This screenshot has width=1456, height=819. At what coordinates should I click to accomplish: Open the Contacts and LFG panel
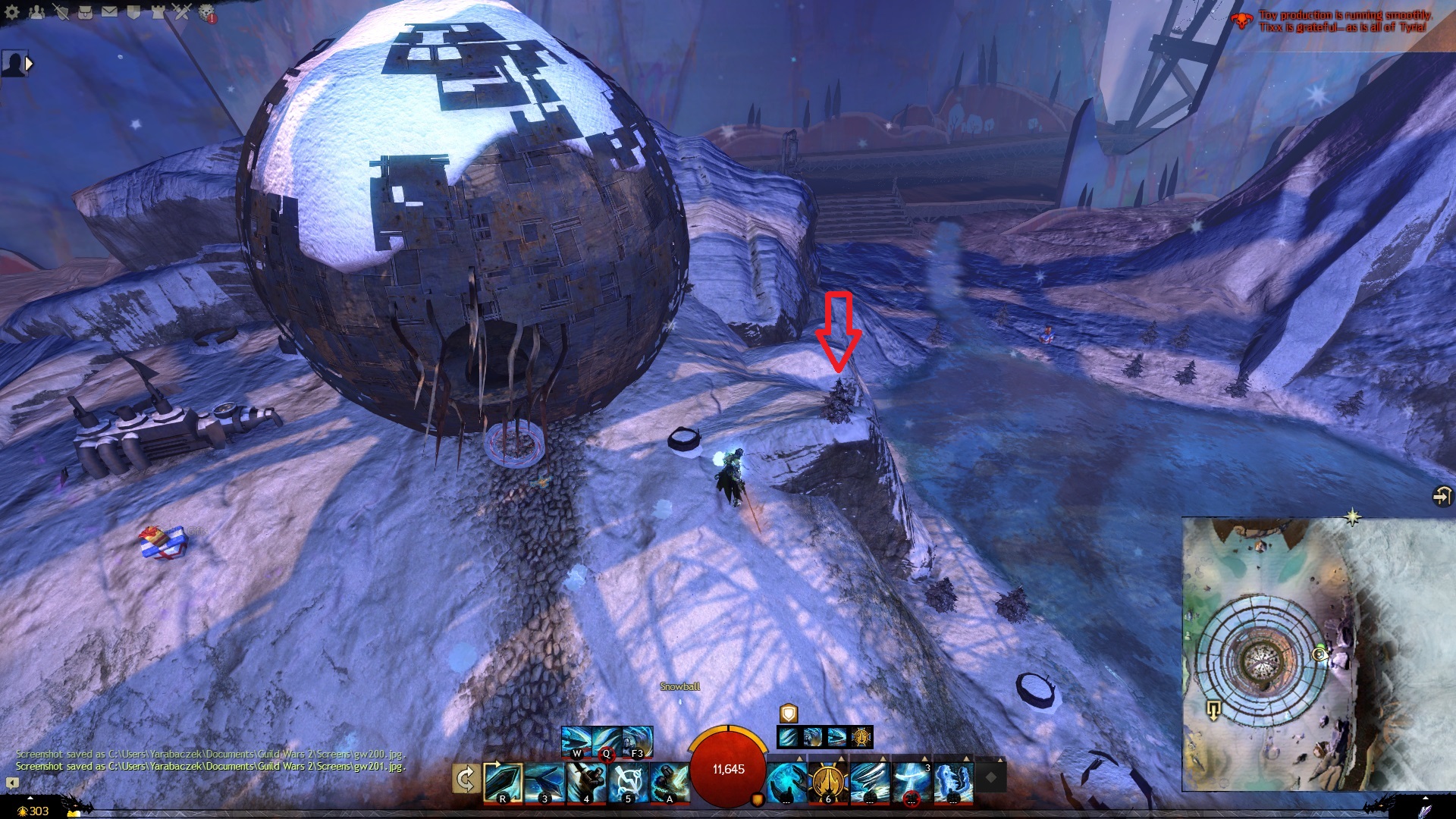[36, 11]
